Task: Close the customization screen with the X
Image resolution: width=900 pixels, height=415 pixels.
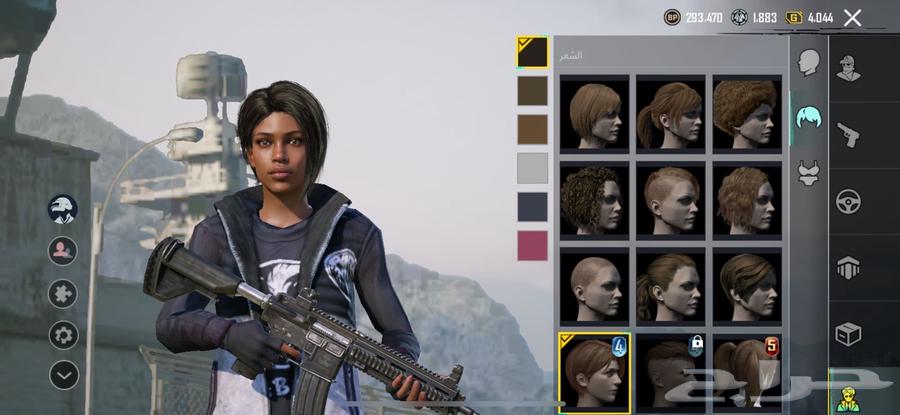Action: tap(852, 17)
